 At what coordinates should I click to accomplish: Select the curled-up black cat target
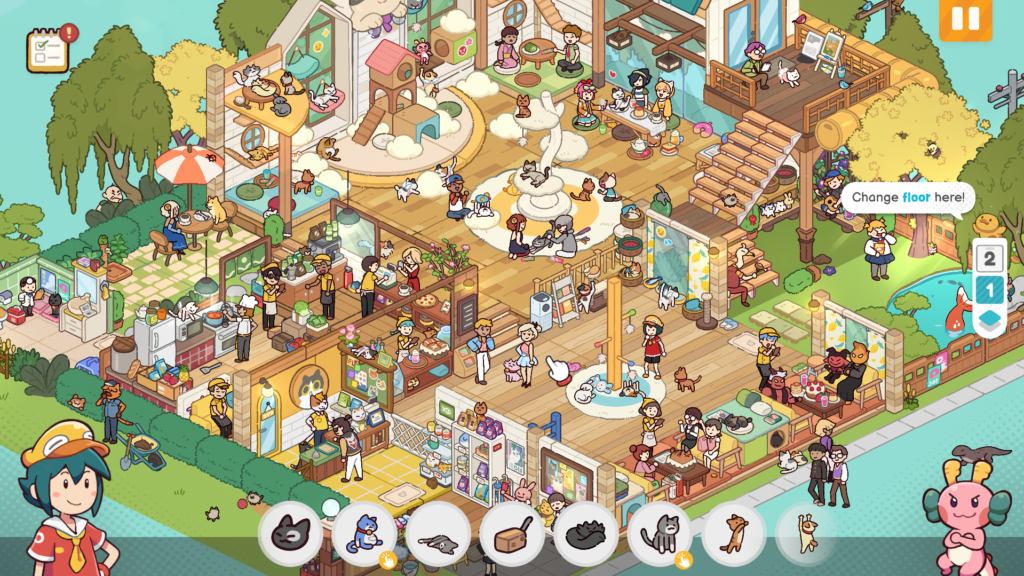coord(586,534)
